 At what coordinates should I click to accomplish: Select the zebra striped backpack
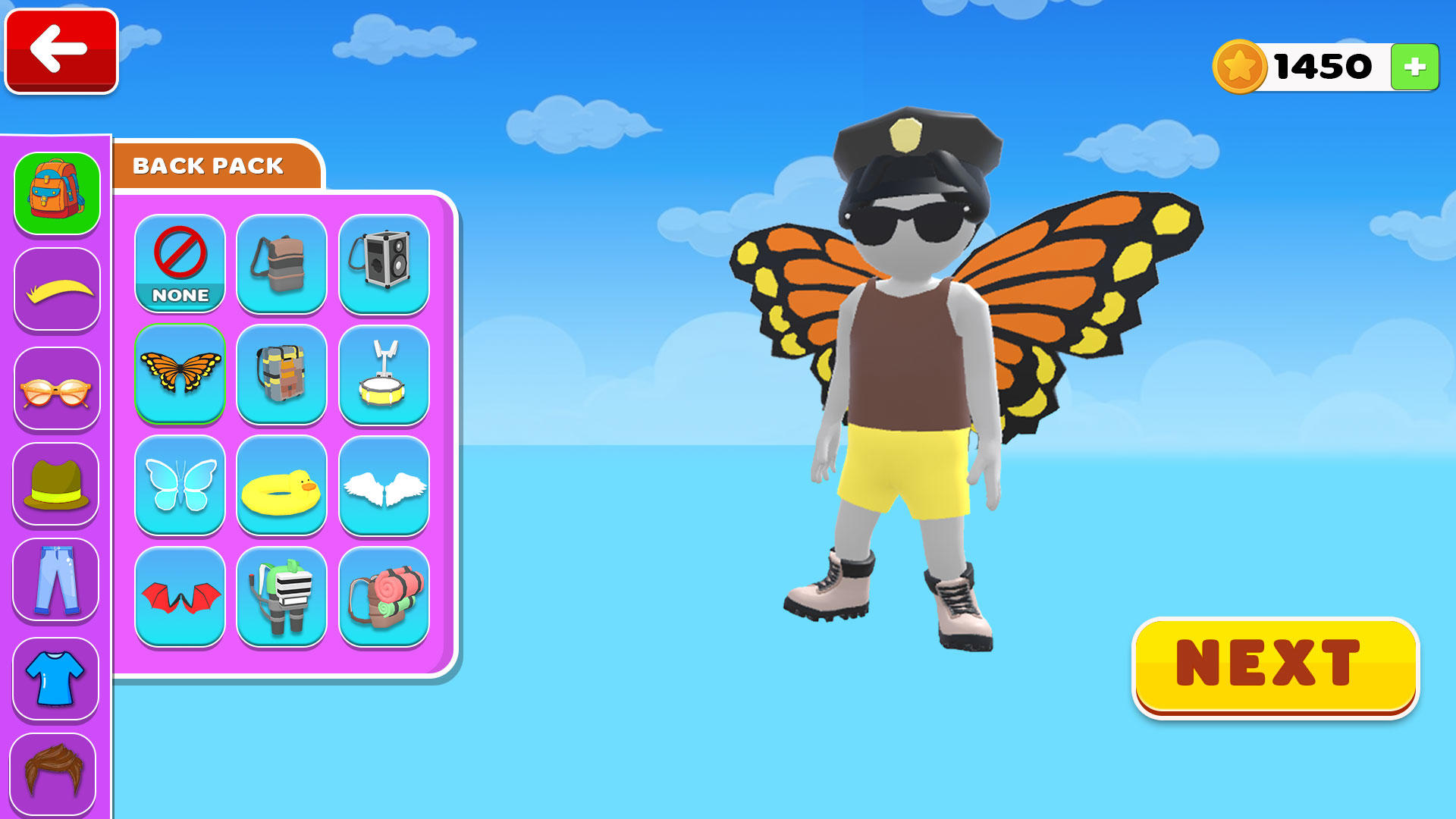[x=281, y=598]
